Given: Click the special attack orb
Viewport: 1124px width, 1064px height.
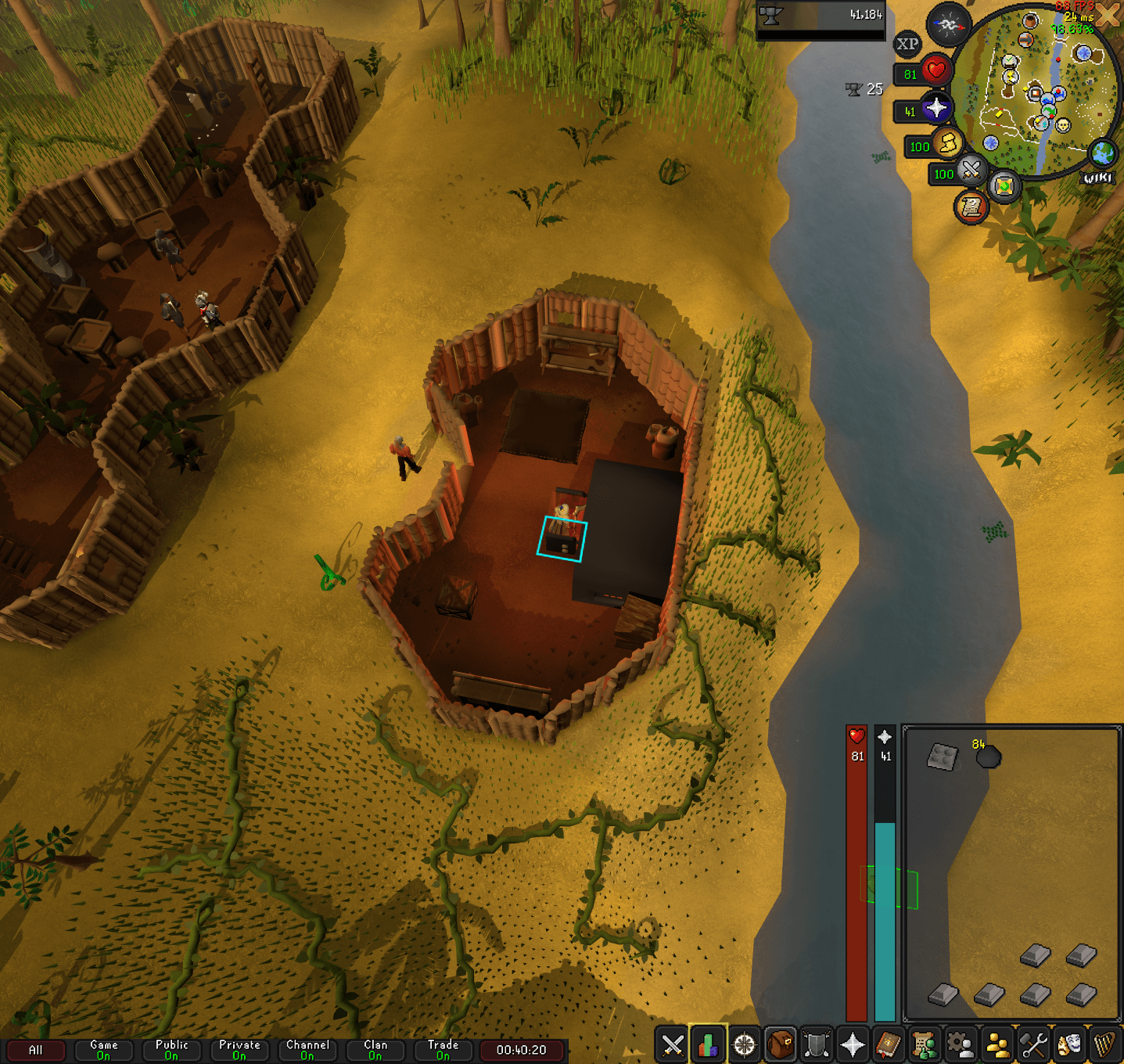Looking at the screenshot, I should pyautogui.click(x=971, y=174).
